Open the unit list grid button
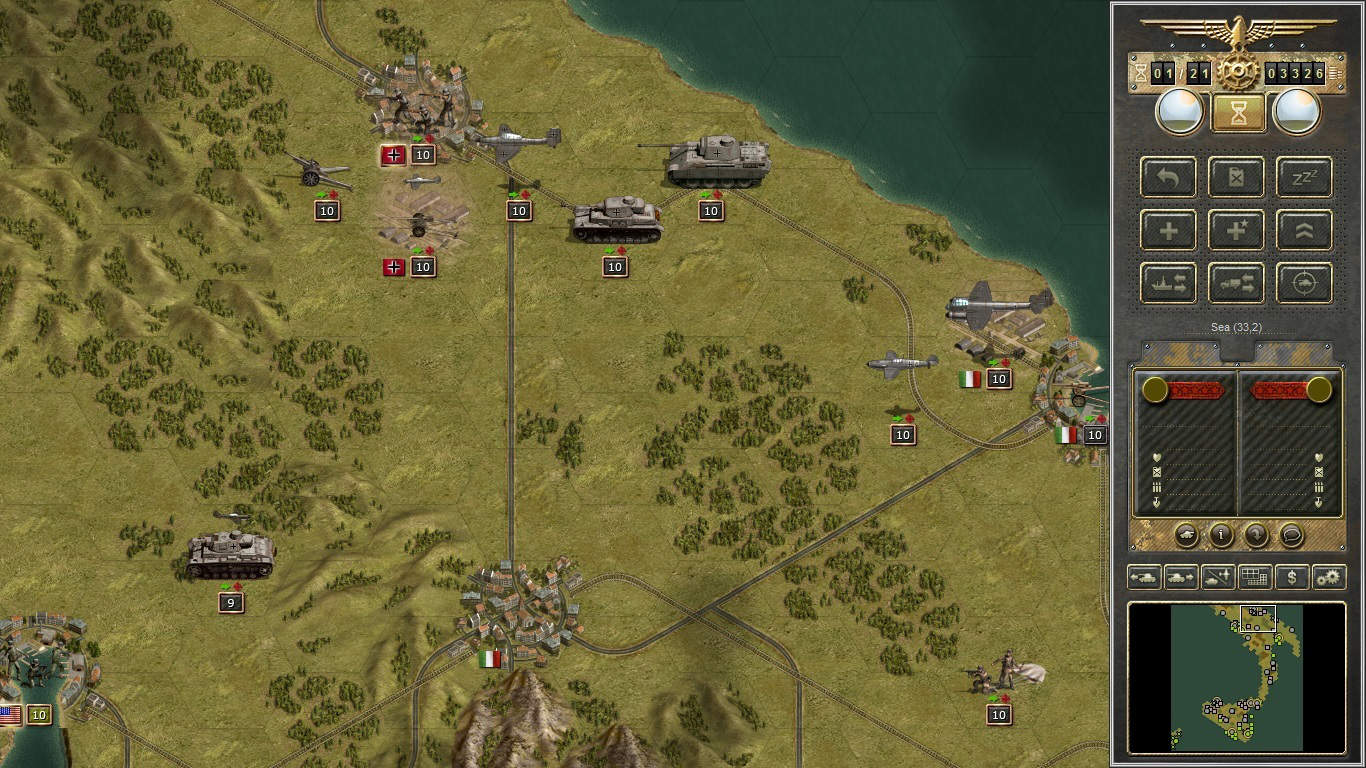The image size is (1366, 768). tap(1254, 577)
